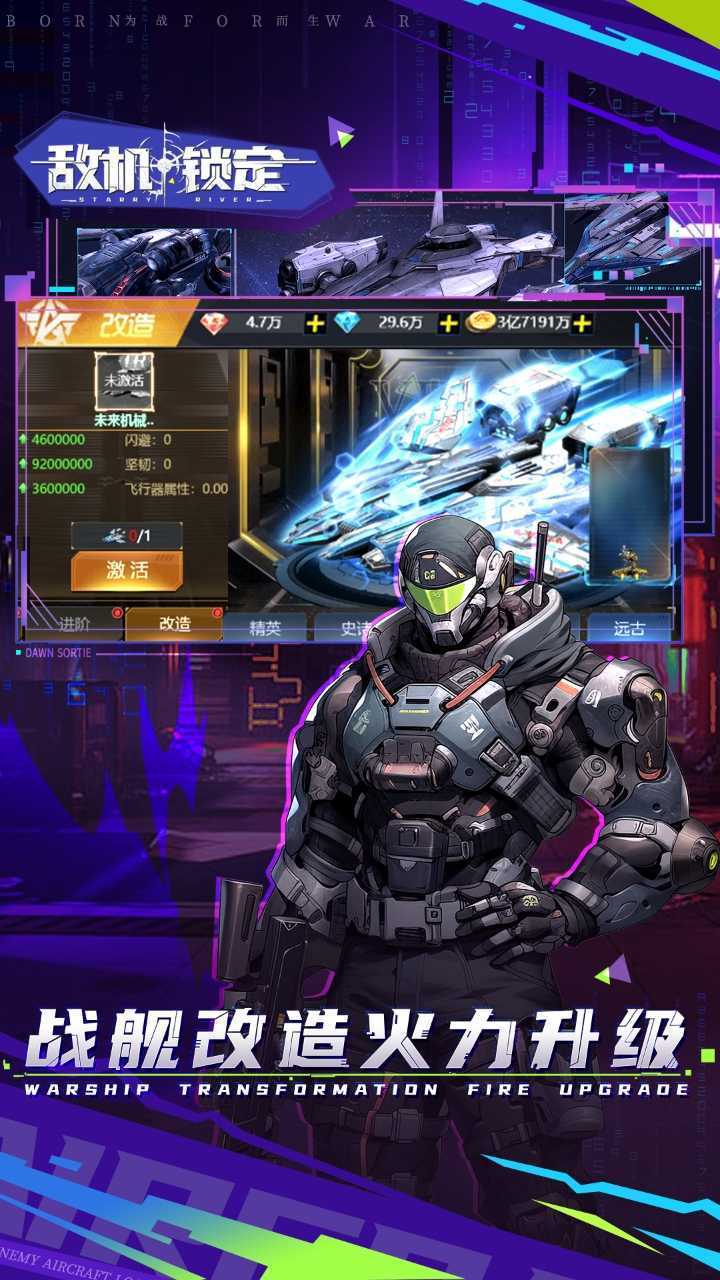This screenshot has height=1280, width=720.
Task: Click the small ship card on the right
Action: coord(628,514)
